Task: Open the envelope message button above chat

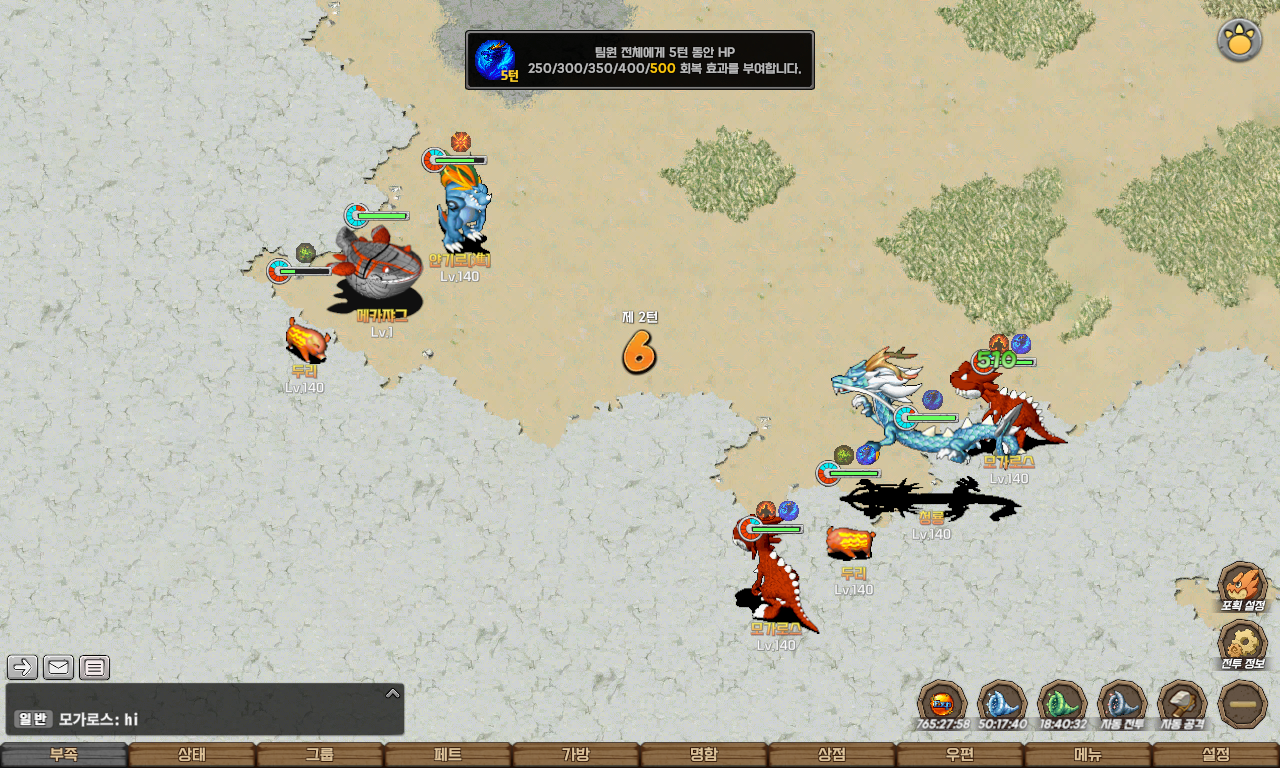Action: click(59, 667)
